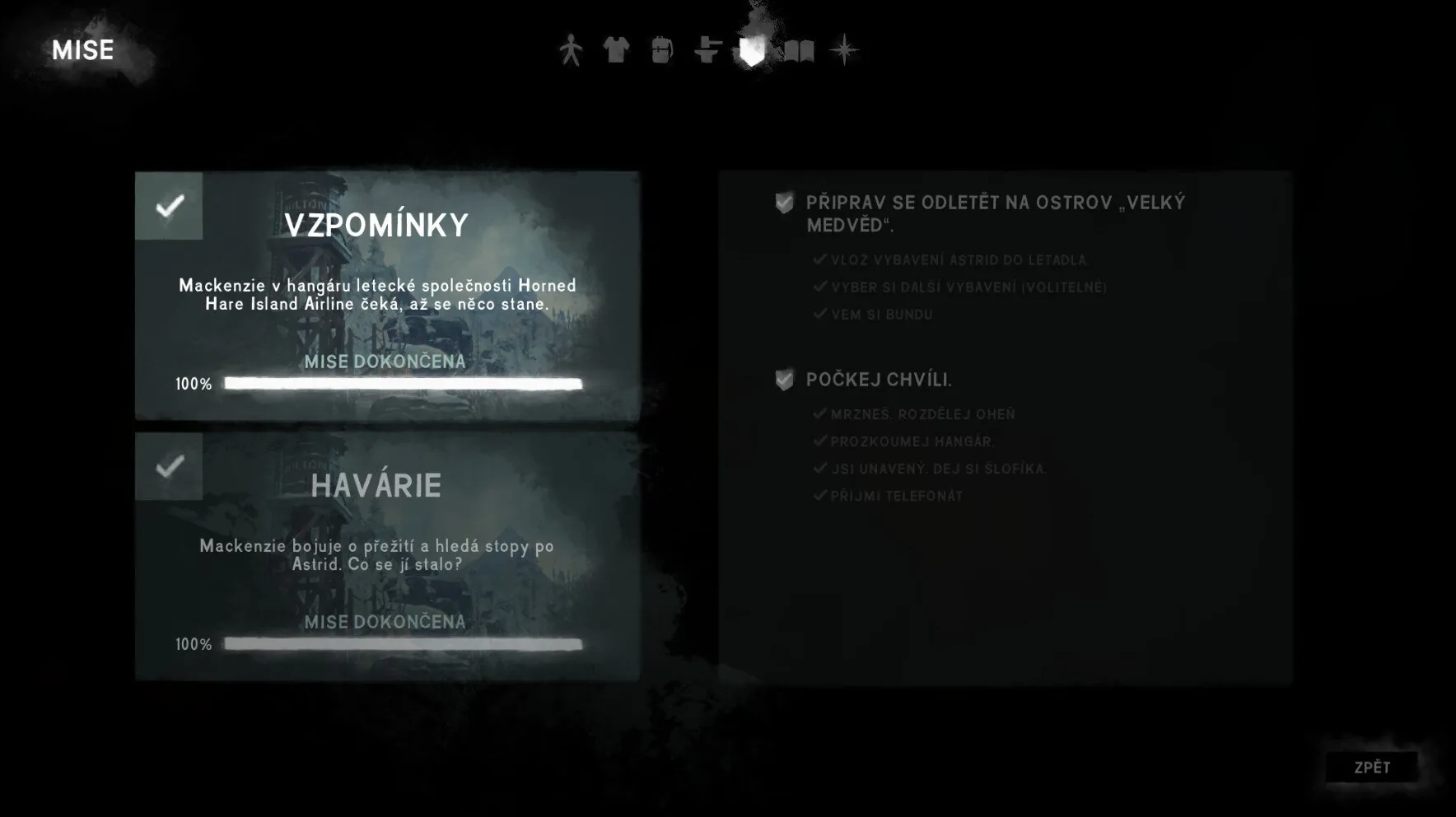Open the backpack inventory icon

660,51
